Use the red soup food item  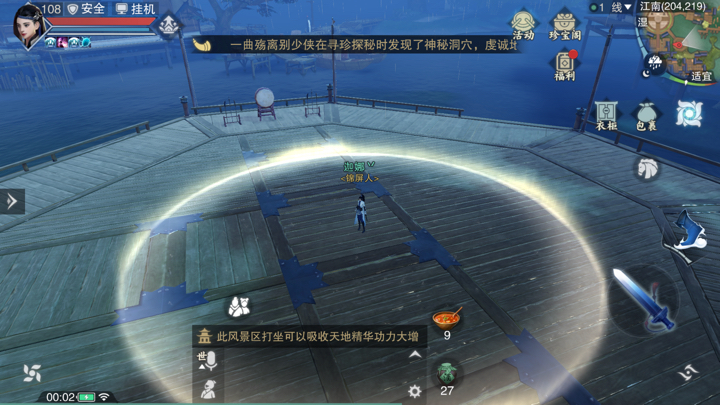446,318
